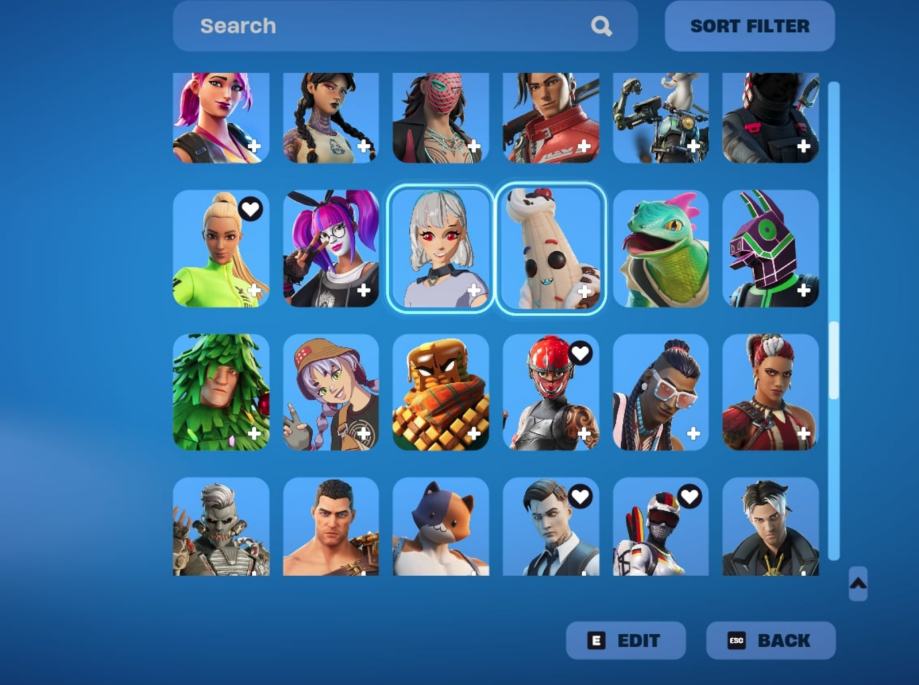
Task: Click the Edit button
Action: click(x=626, y=641)
